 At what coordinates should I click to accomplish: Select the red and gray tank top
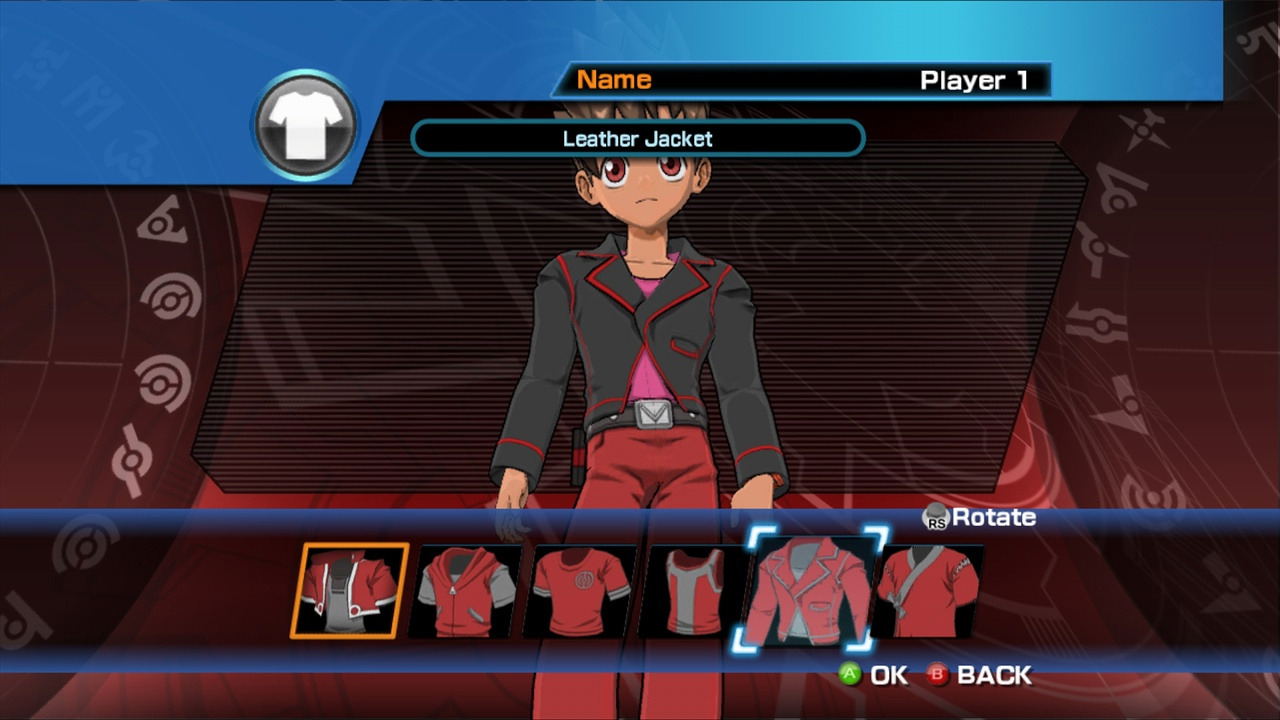click(695, 592)
